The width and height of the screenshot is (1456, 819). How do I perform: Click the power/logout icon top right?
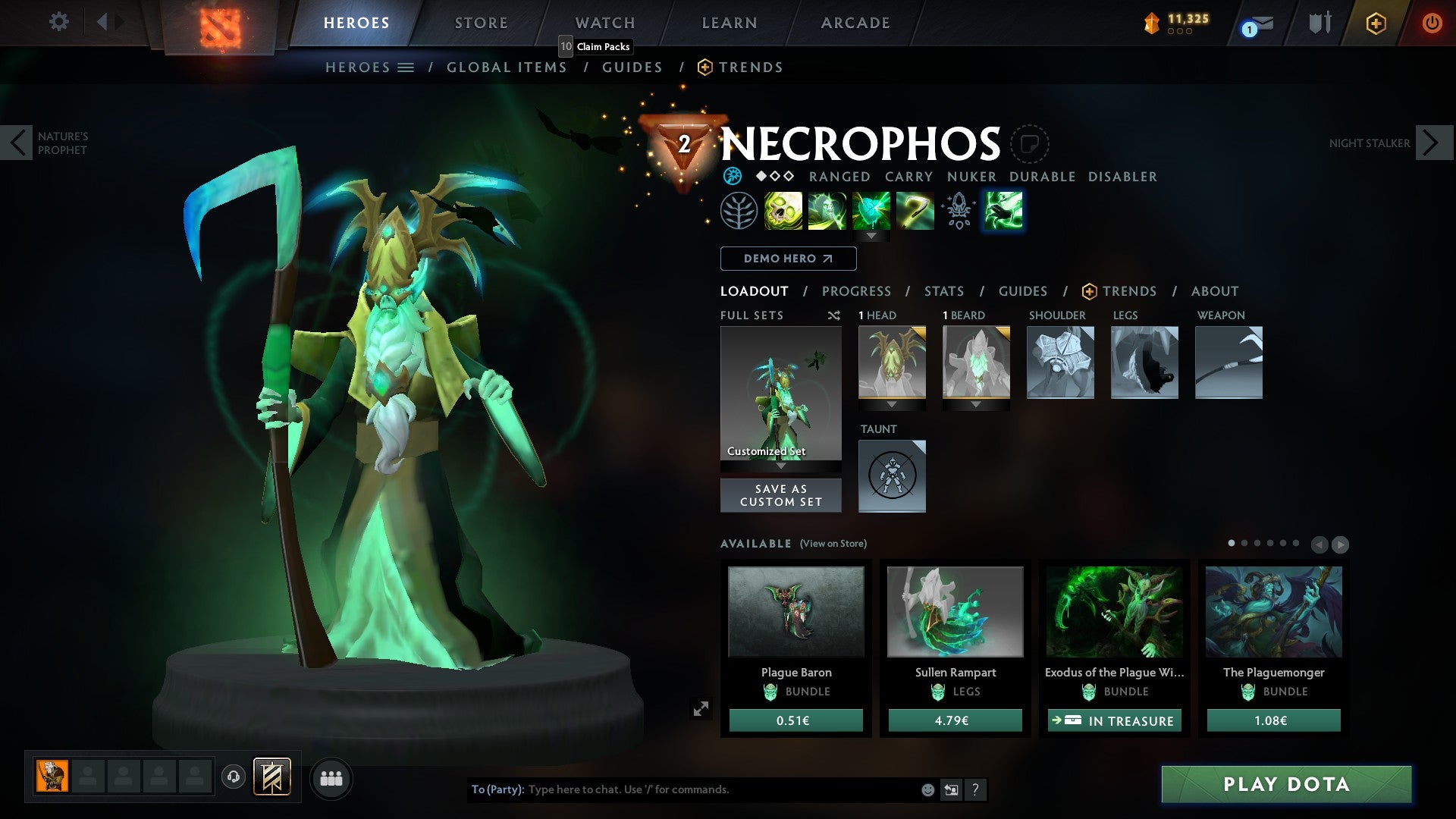(1433, 23)
